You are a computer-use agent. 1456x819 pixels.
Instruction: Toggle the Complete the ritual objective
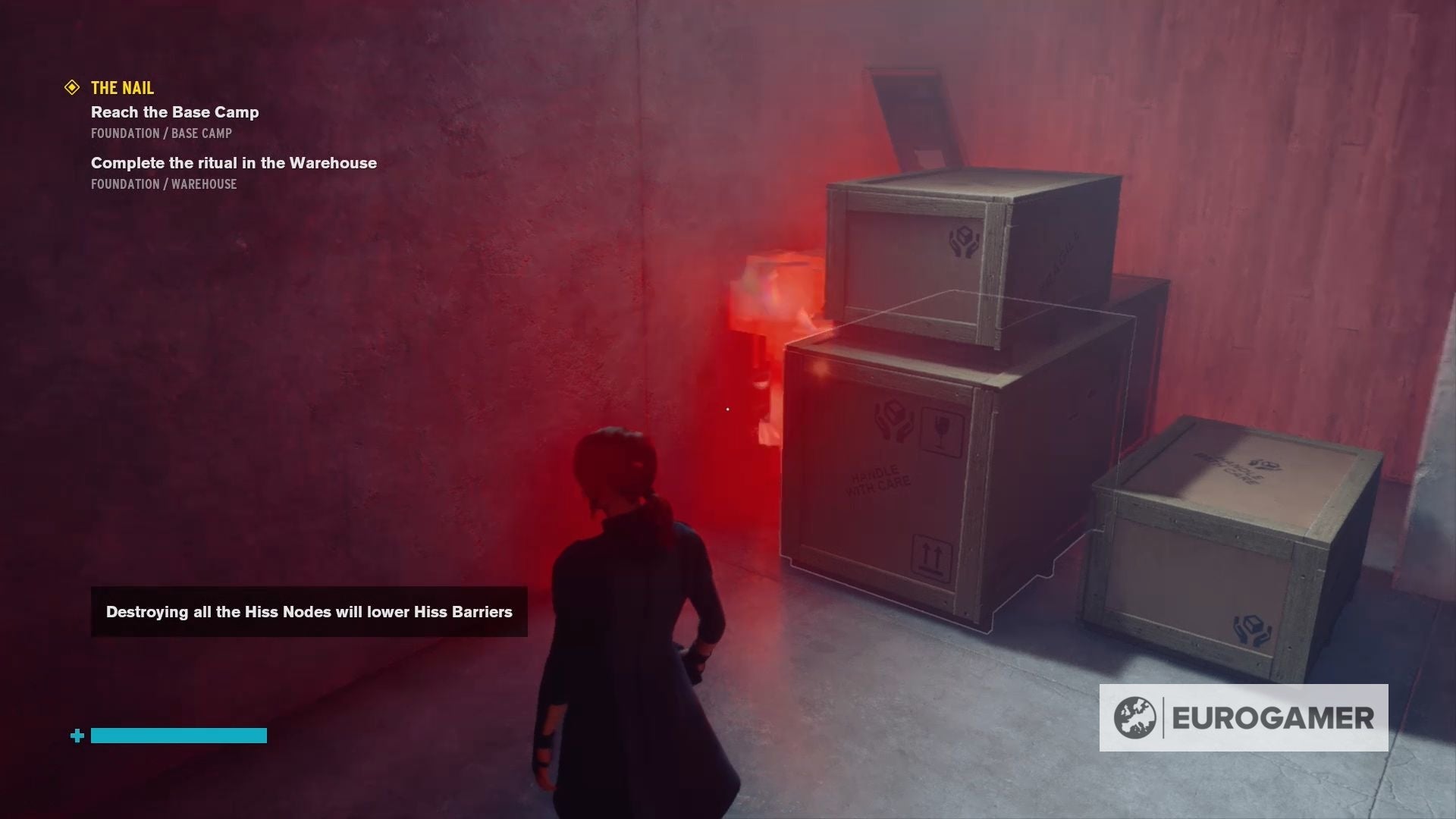point(233,162)
